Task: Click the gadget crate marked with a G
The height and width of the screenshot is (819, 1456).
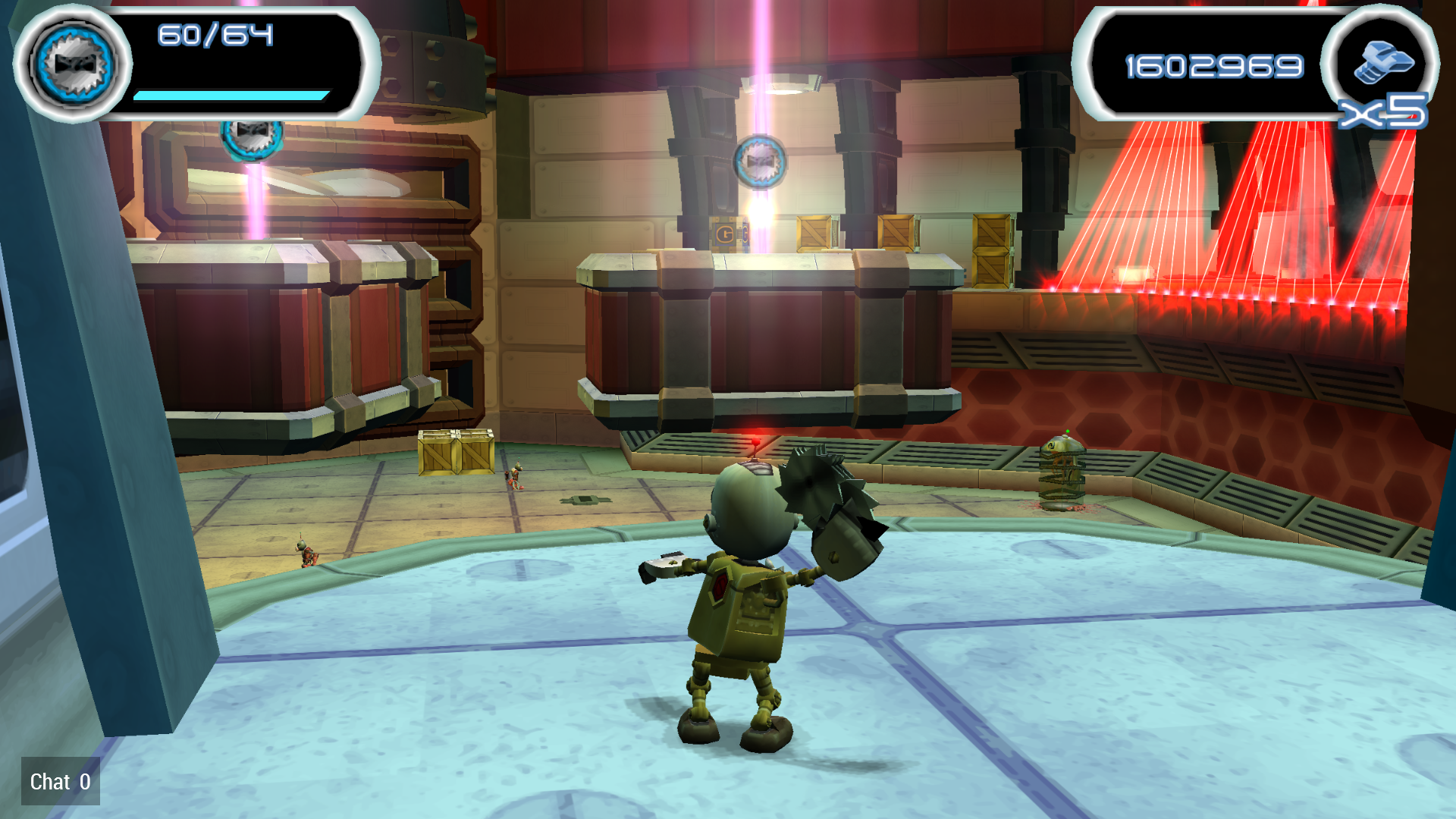Action: 726,235
